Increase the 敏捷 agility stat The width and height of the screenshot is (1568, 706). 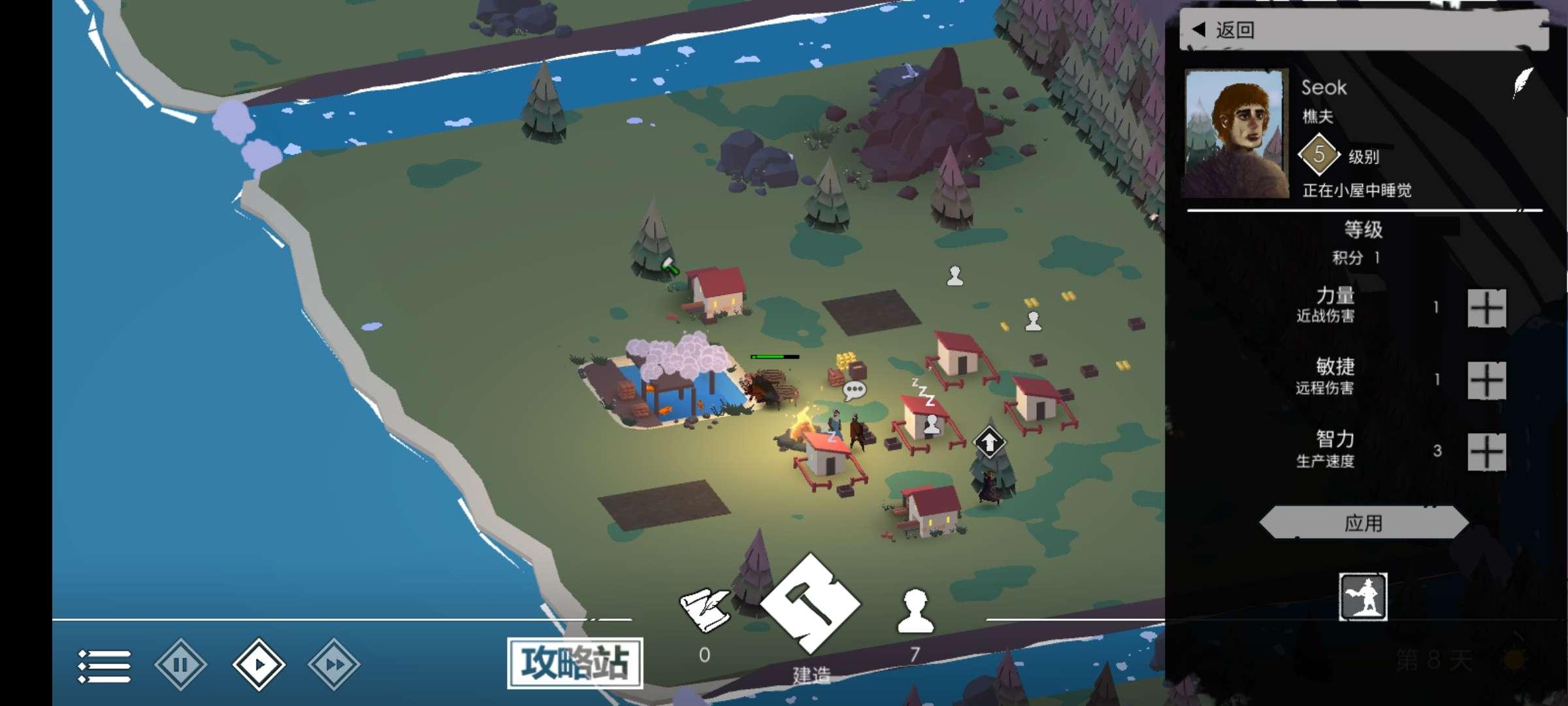point(1486,380)
